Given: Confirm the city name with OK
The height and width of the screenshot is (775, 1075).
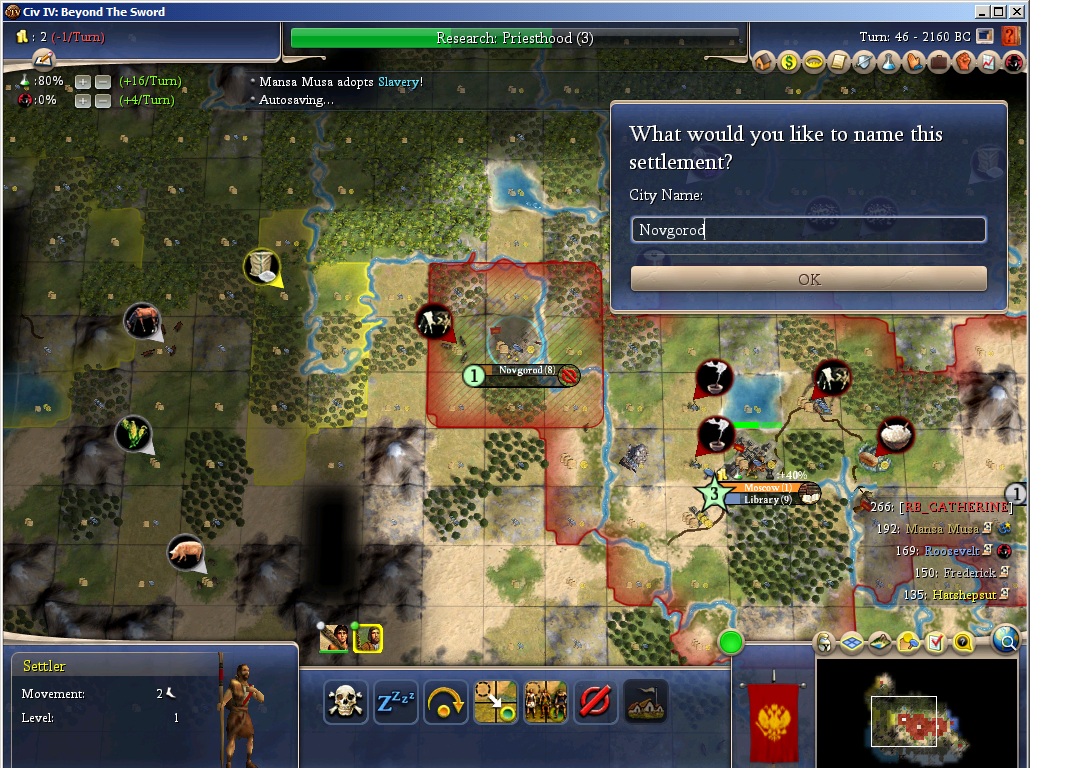Looking at the screenshot, I should pos(808,279).
